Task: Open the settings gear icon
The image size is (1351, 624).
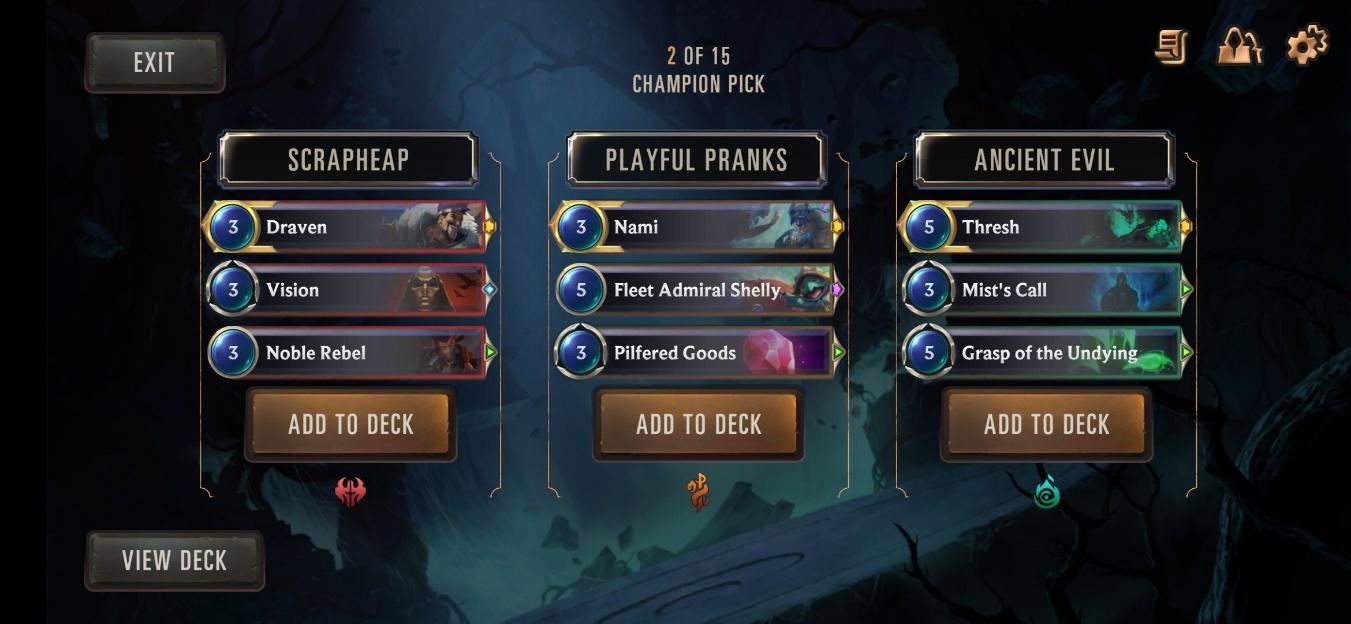Action: pos(1306,46)
